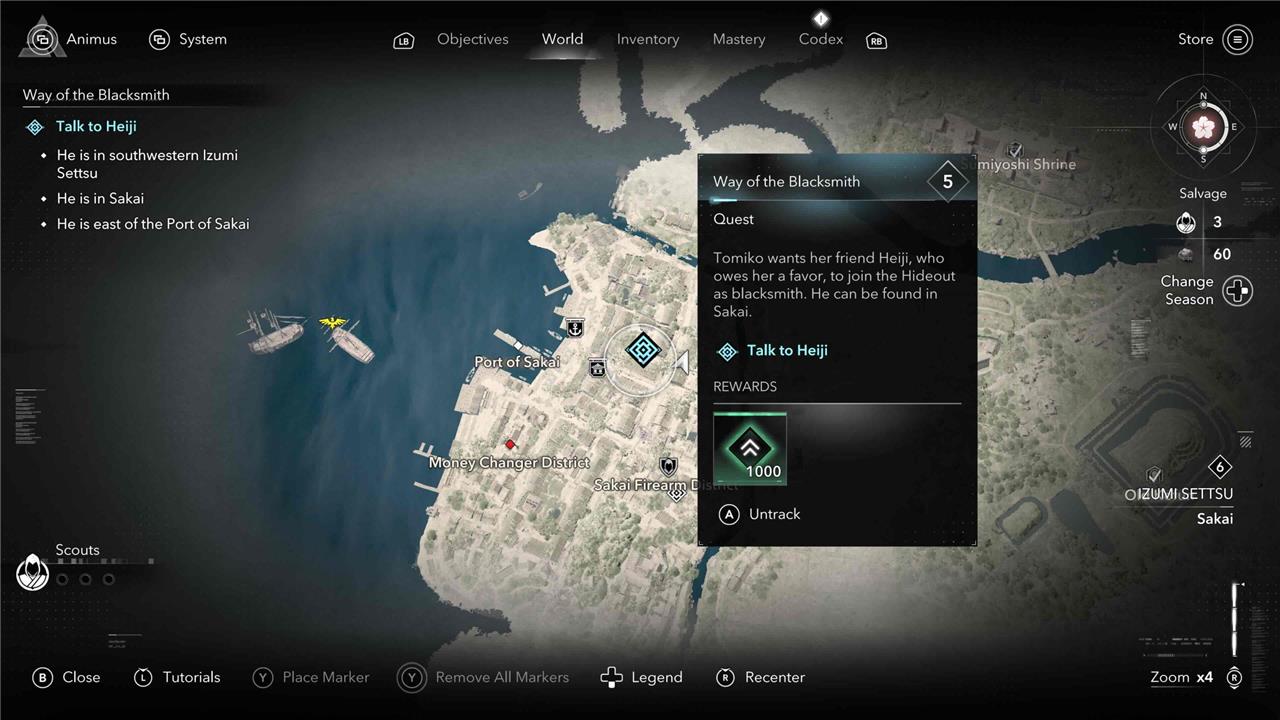
Task: Click the Port of Sakai anchor icon
Action: (x=575, y=327)
